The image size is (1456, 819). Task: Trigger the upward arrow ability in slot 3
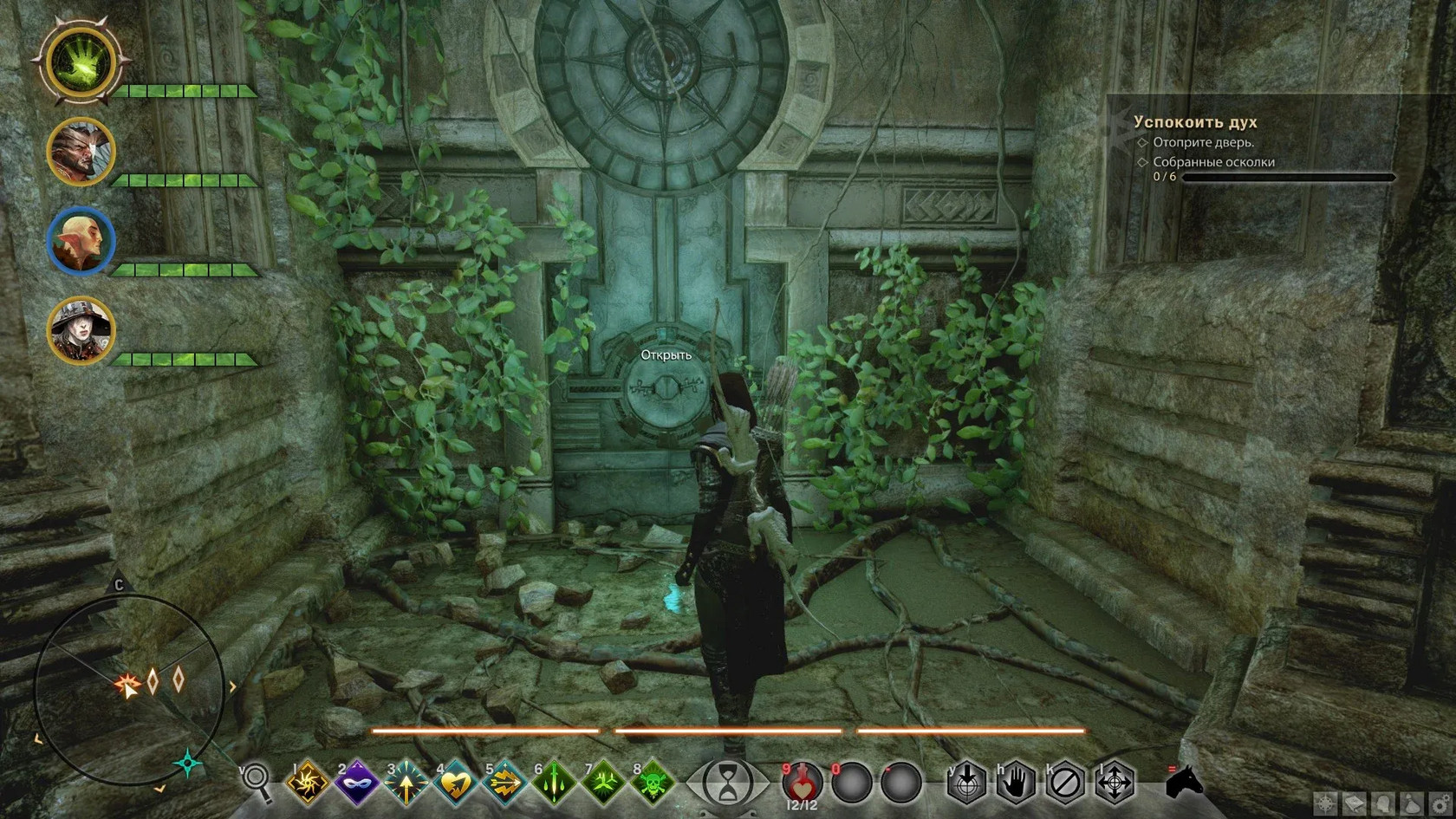pyautogui.click(x=406, y=783)
